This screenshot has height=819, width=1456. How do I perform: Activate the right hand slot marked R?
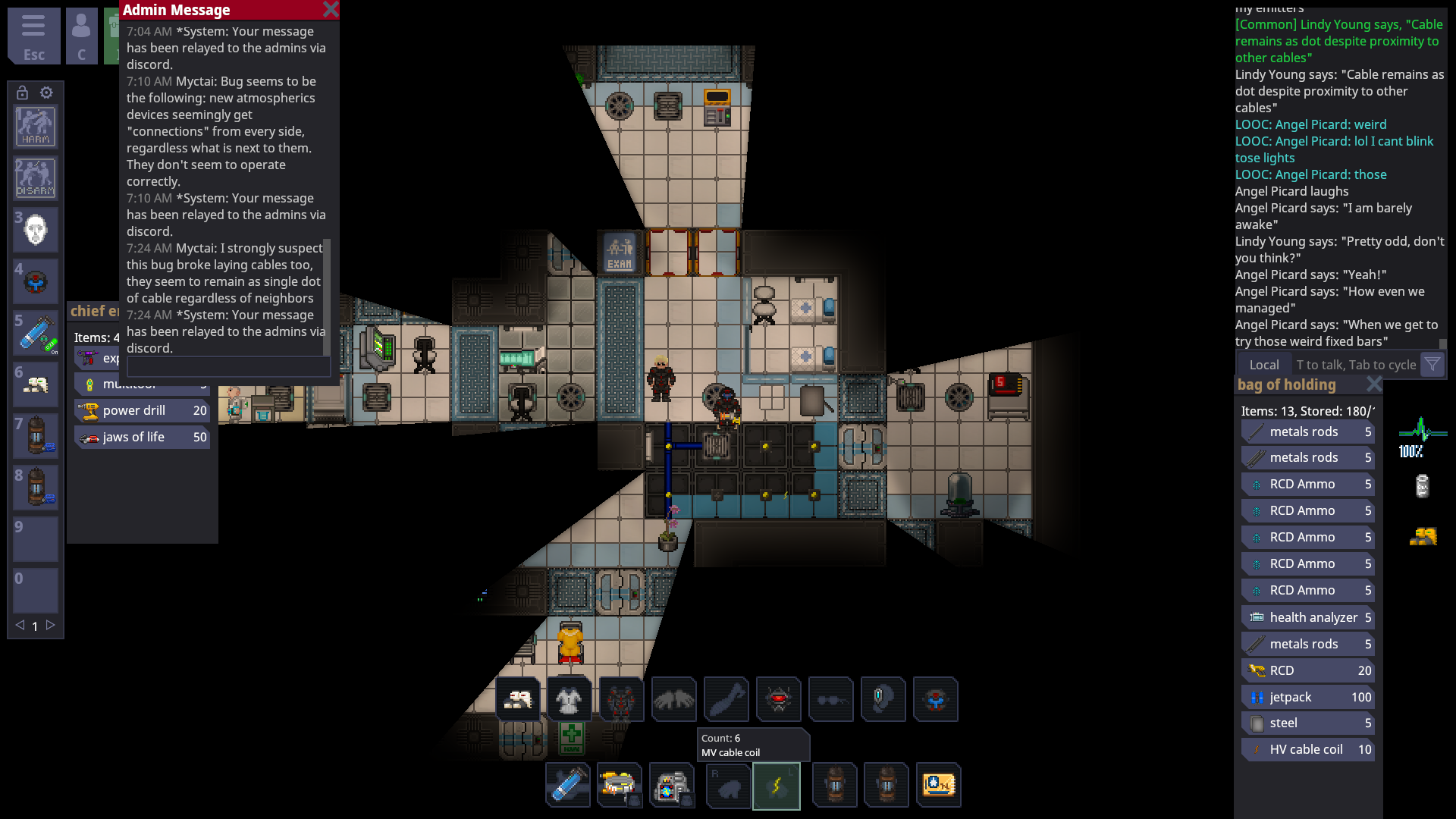point(728,785)
